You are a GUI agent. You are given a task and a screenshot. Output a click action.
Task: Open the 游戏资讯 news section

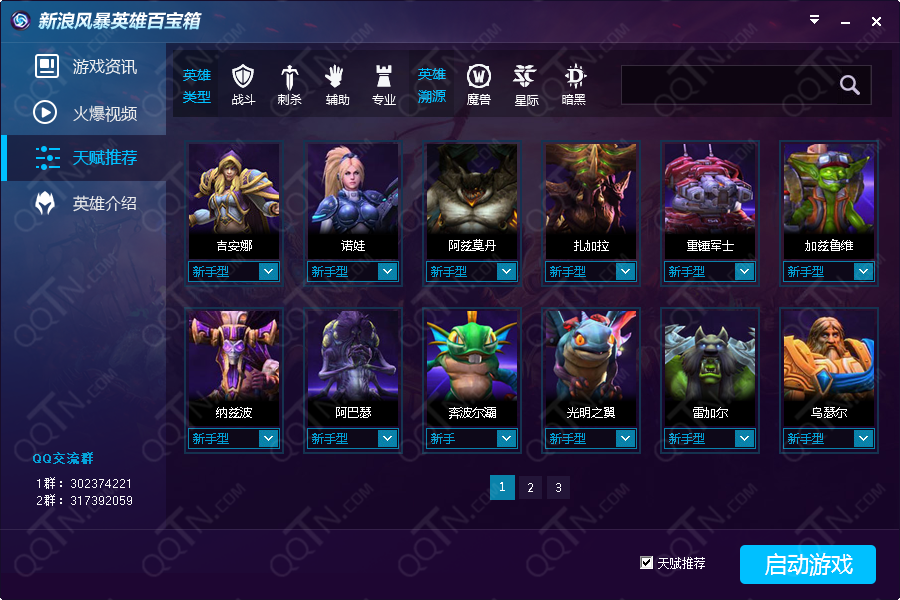(x=85, y=67)
